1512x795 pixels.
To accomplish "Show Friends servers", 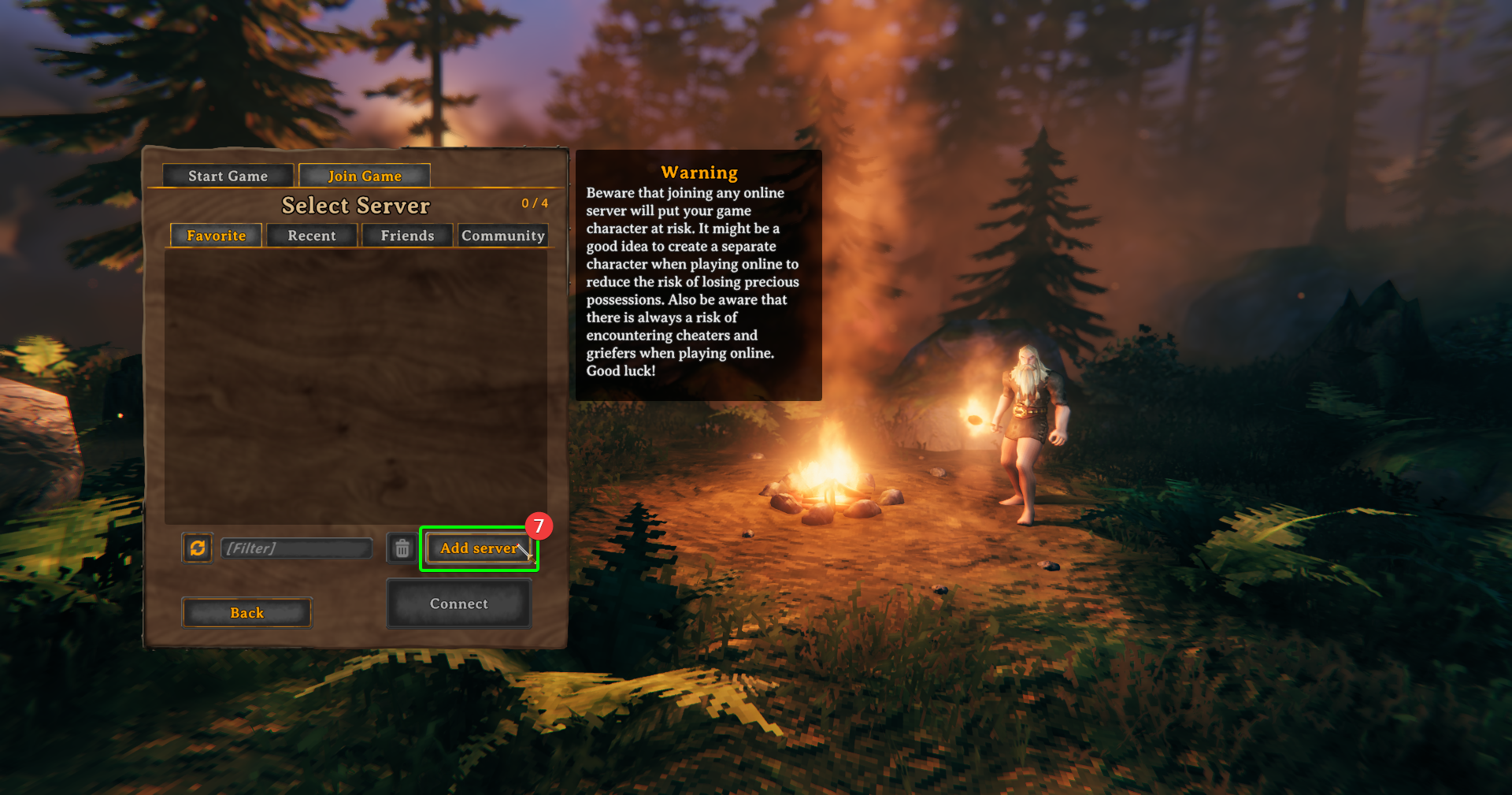I will point(406,235).
